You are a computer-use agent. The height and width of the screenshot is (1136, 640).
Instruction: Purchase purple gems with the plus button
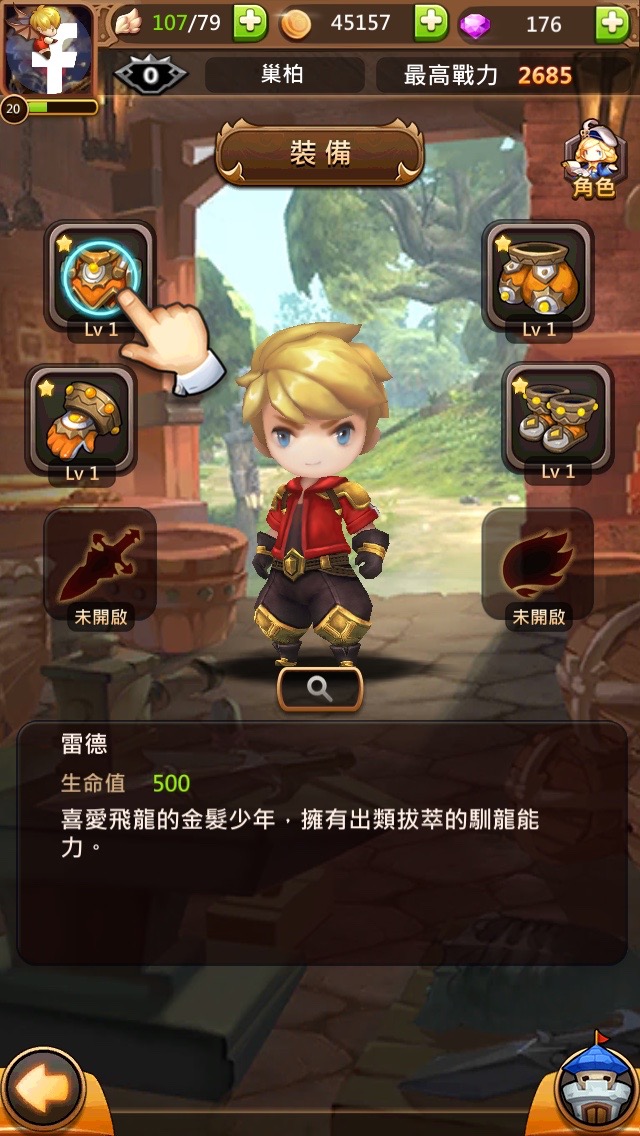click(x=612, y=23)
